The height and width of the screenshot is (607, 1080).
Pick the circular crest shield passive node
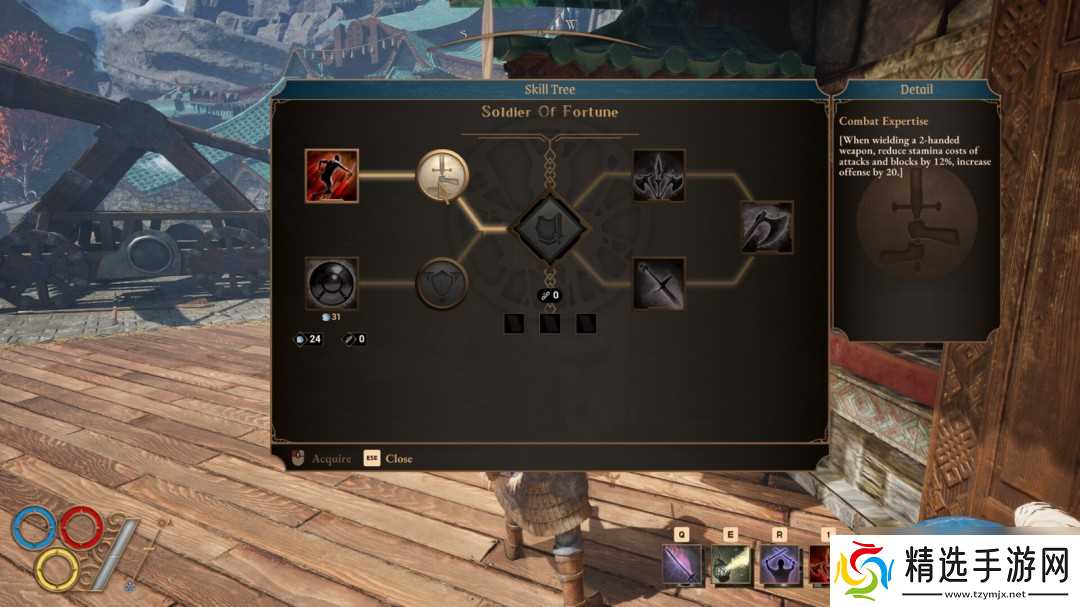tap(442, 284)
